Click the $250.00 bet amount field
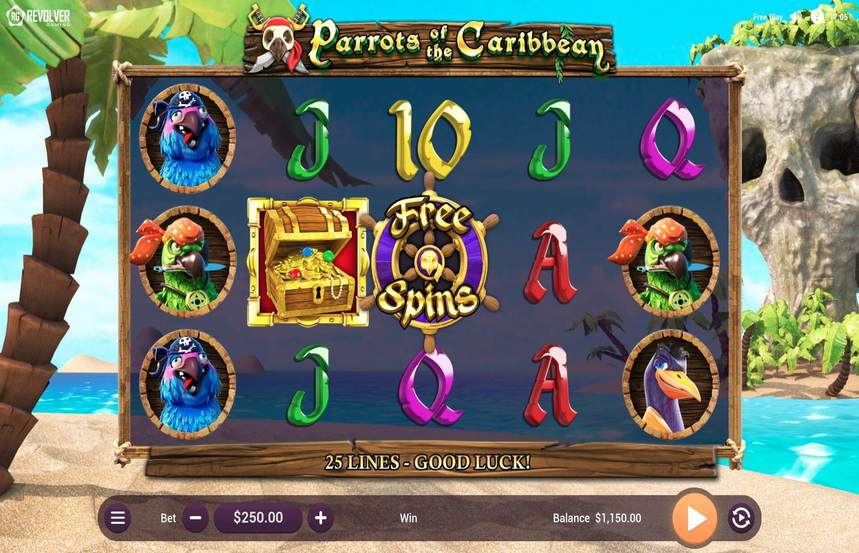The image size is (859, 553). [x=258, y=518]
